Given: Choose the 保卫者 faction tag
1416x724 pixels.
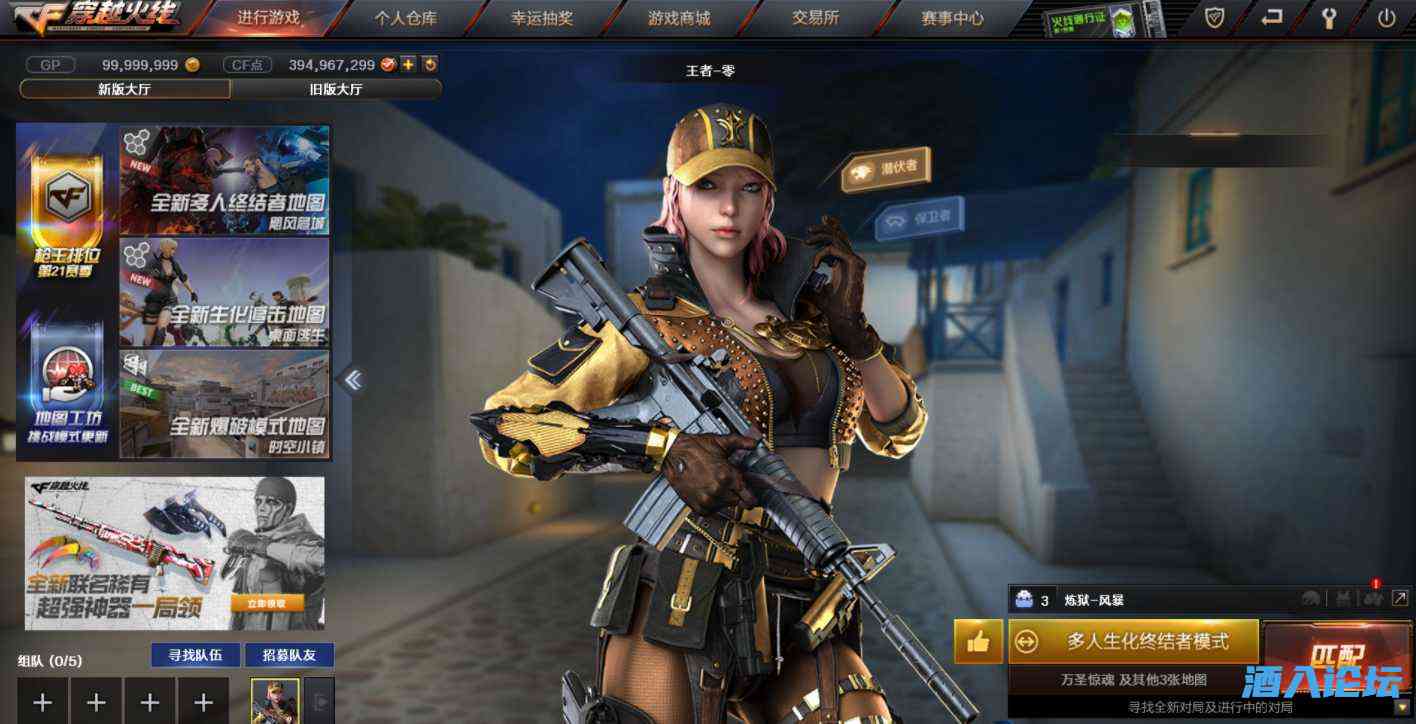Looking at the screenshot, I should [x=919, y=218].
